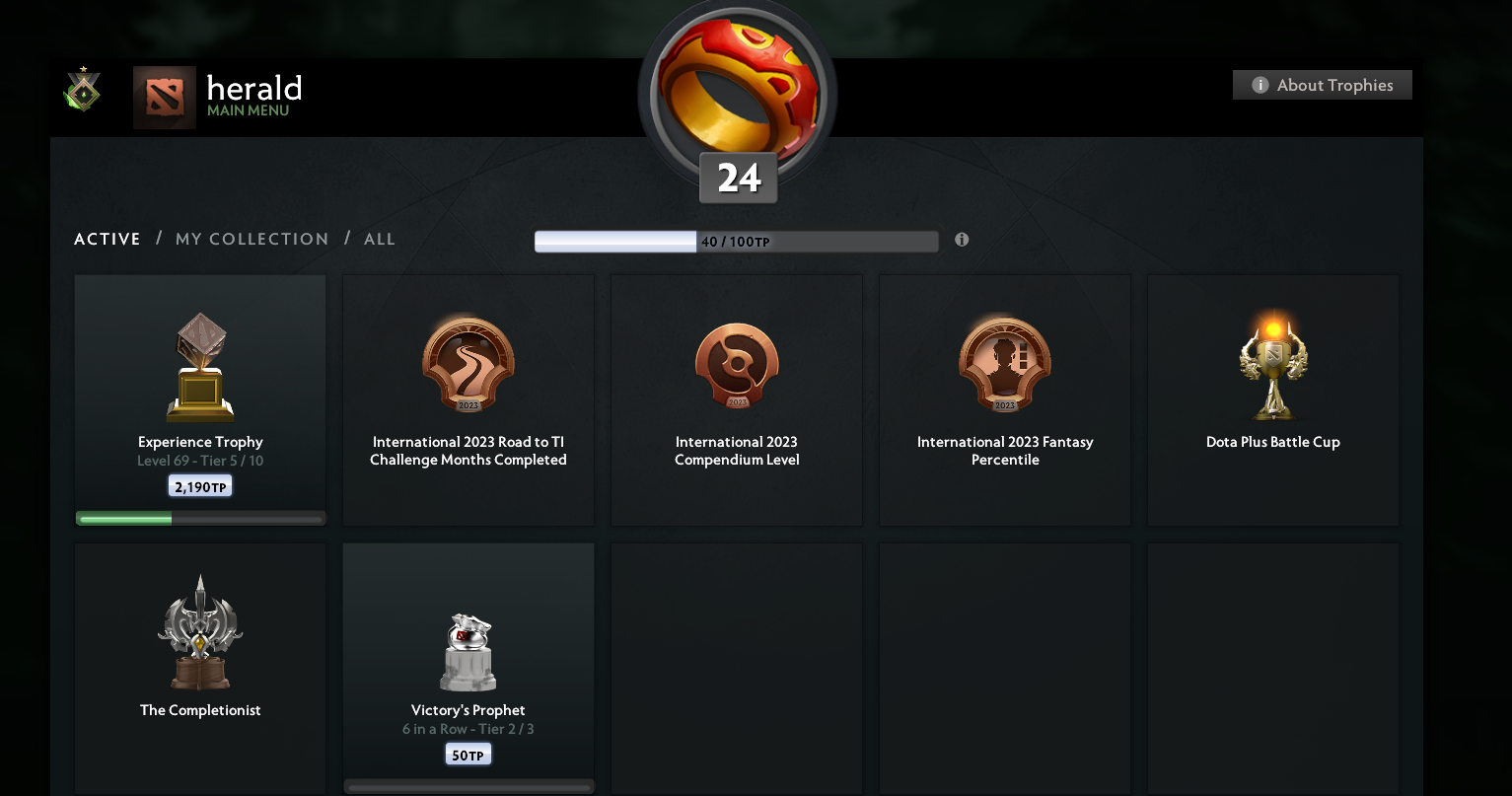The image size is (1512, 796).
Task: Select the ACTIVE trophies tab
Action: pyautogui.click(x=107, y=239)
